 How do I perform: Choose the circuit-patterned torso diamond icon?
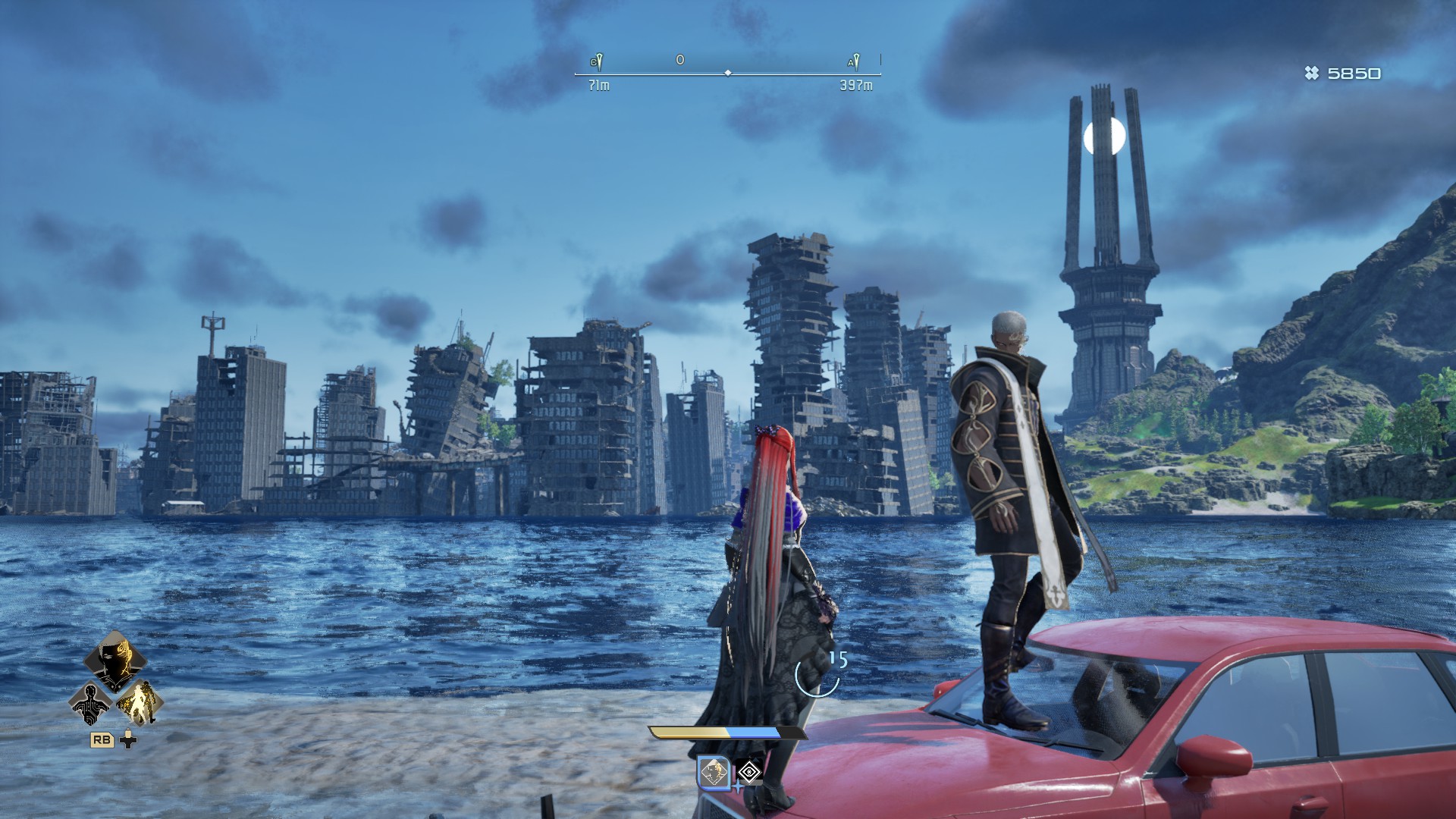click(x=90, y=702)
